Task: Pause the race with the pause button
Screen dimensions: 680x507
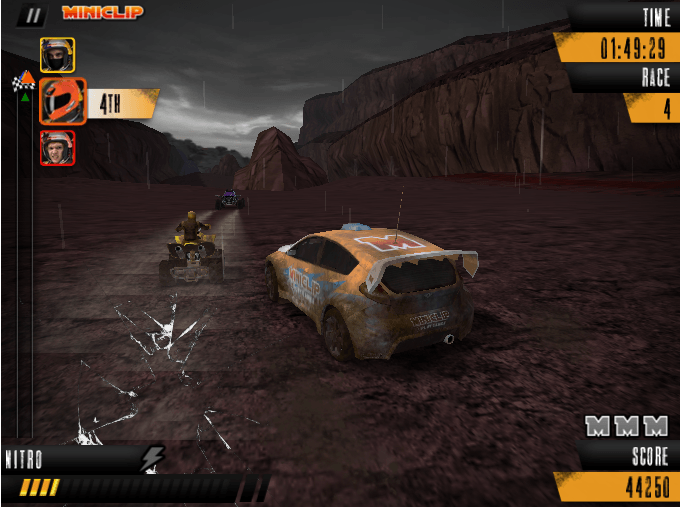Action: point(33,14)
